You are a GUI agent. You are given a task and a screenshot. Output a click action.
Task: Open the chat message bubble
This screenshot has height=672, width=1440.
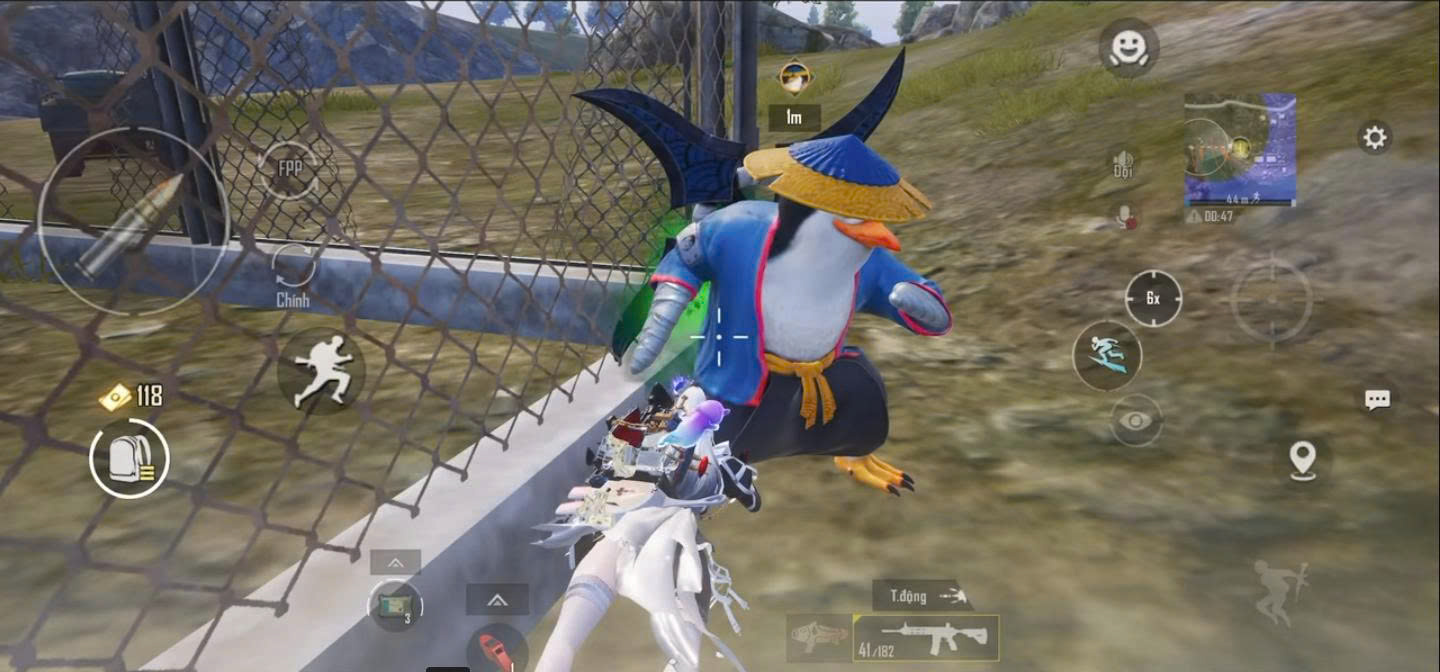[x=1377, y=400]
